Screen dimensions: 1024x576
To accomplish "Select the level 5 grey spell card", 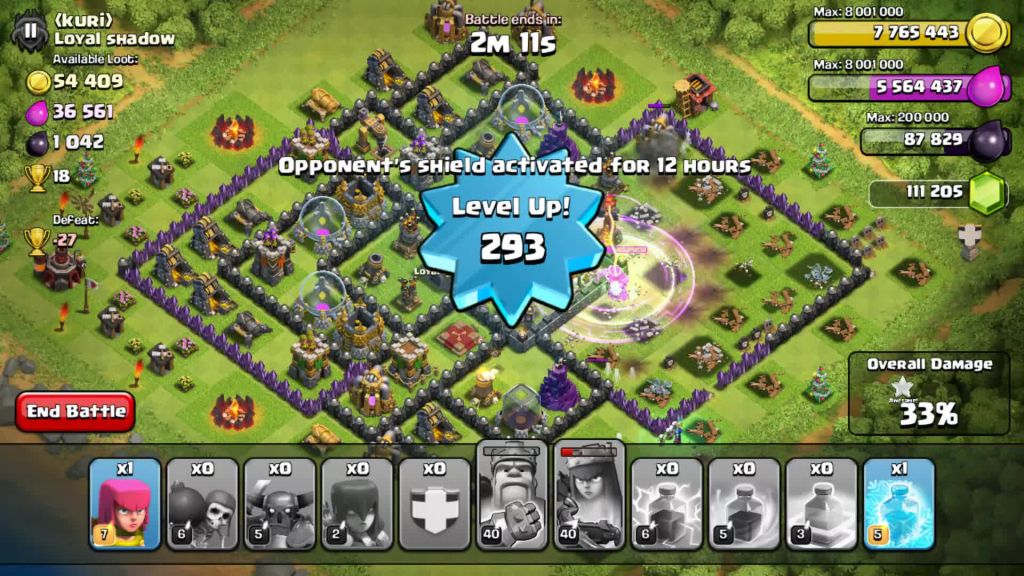I will pos(744,503).
